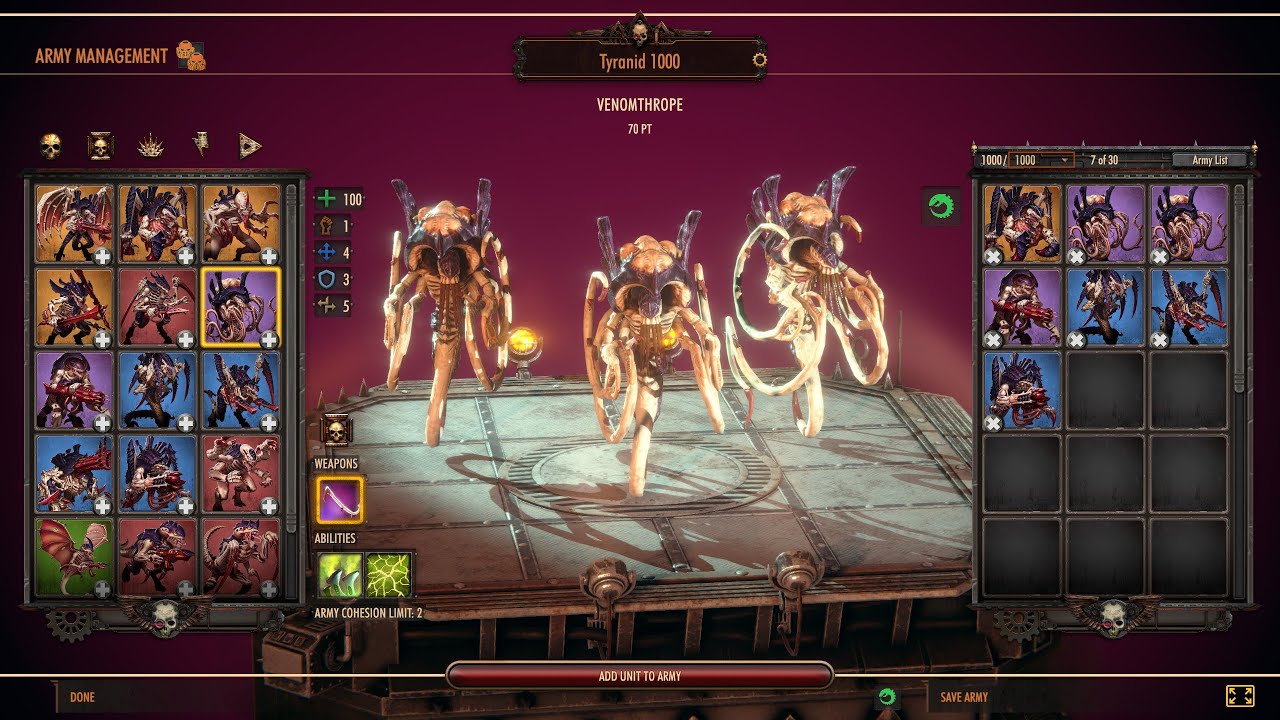
Task: Select the arrowhead triangle category filter
Action: pyautogui.click(x=250, y=146)
